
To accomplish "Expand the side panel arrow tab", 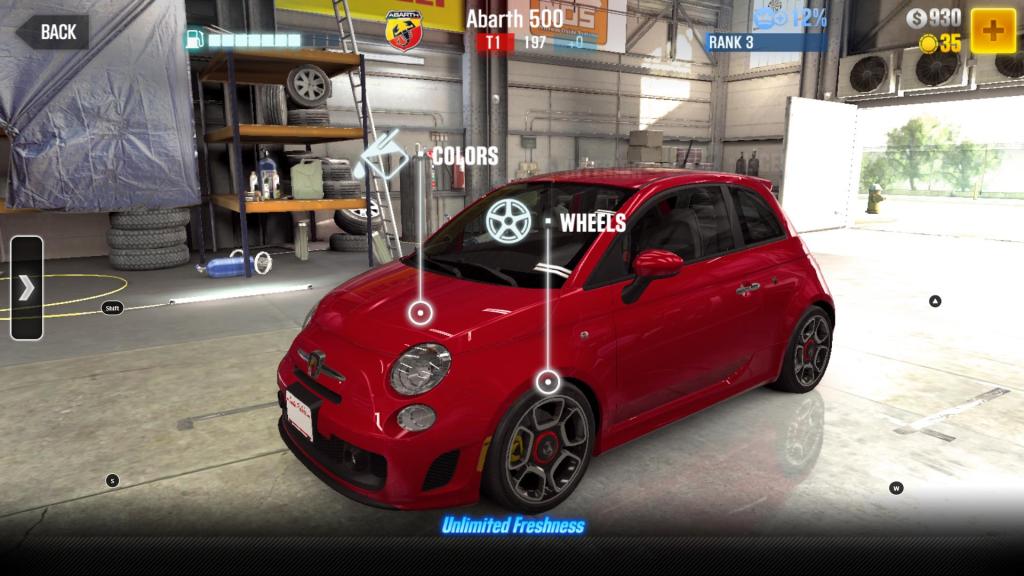I will [26, 288].
